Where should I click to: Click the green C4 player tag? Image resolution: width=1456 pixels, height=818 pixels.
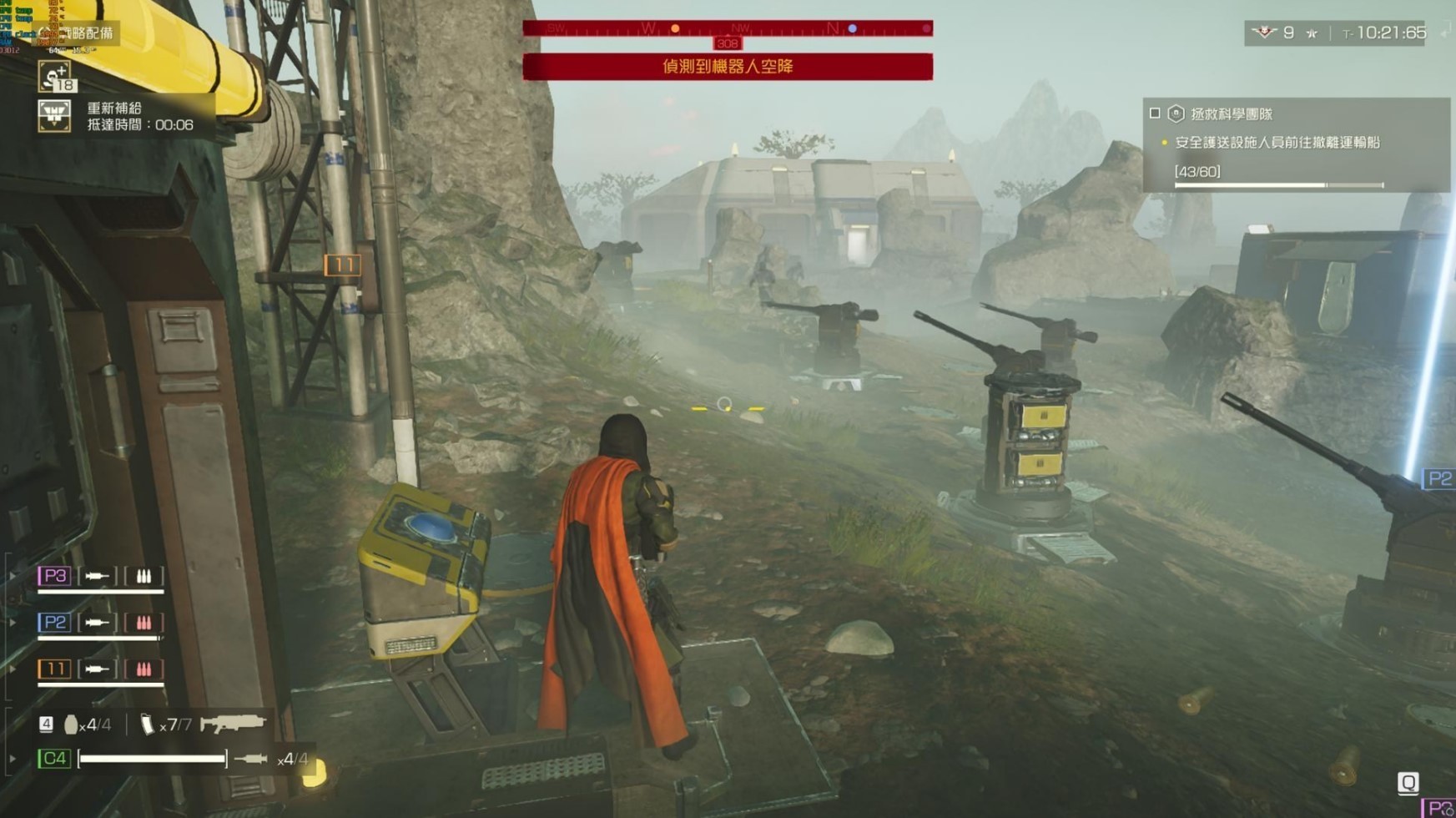(54, 759)
